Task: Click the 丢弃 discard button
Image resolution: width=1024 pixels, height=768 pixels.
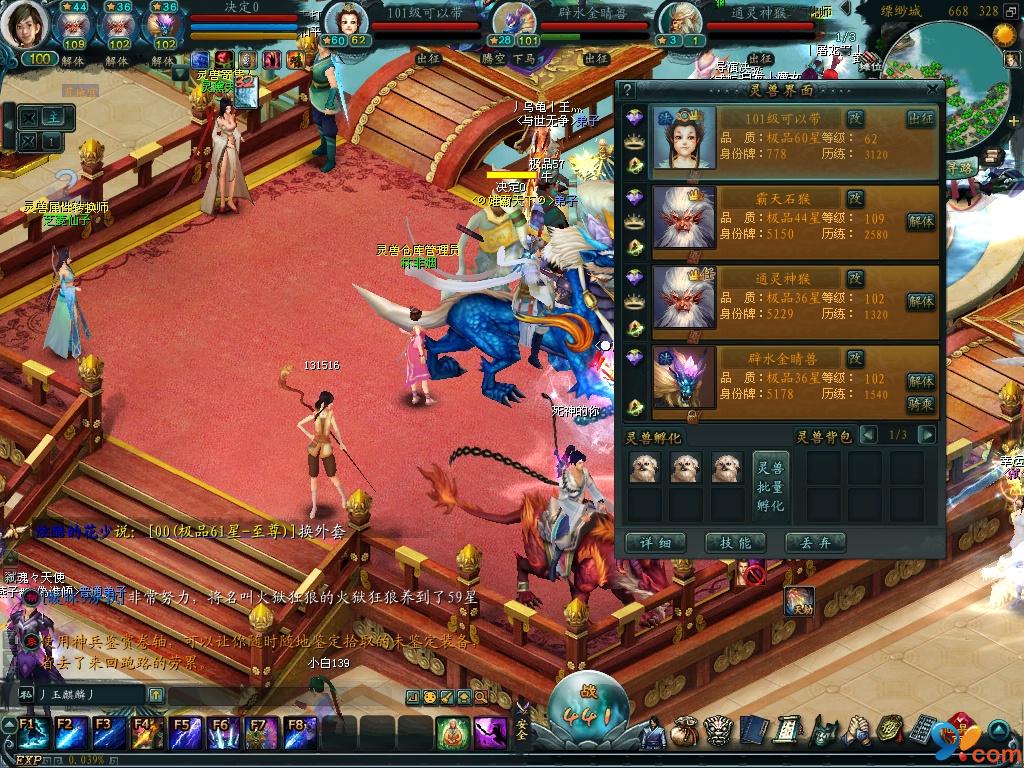Action: [815, 543]
